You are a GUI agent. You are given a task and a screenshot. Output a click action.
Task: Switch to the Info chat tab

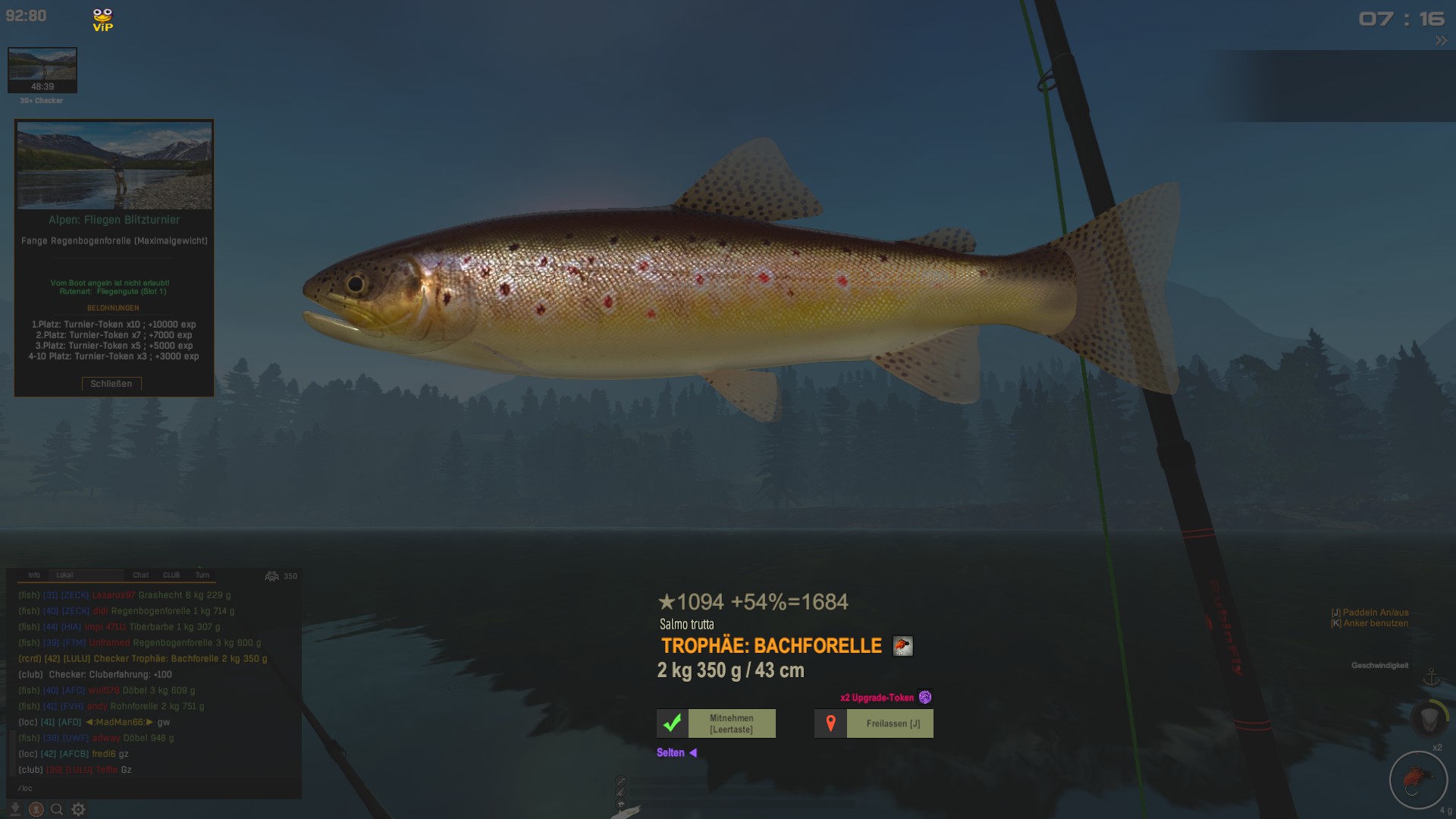34,576
